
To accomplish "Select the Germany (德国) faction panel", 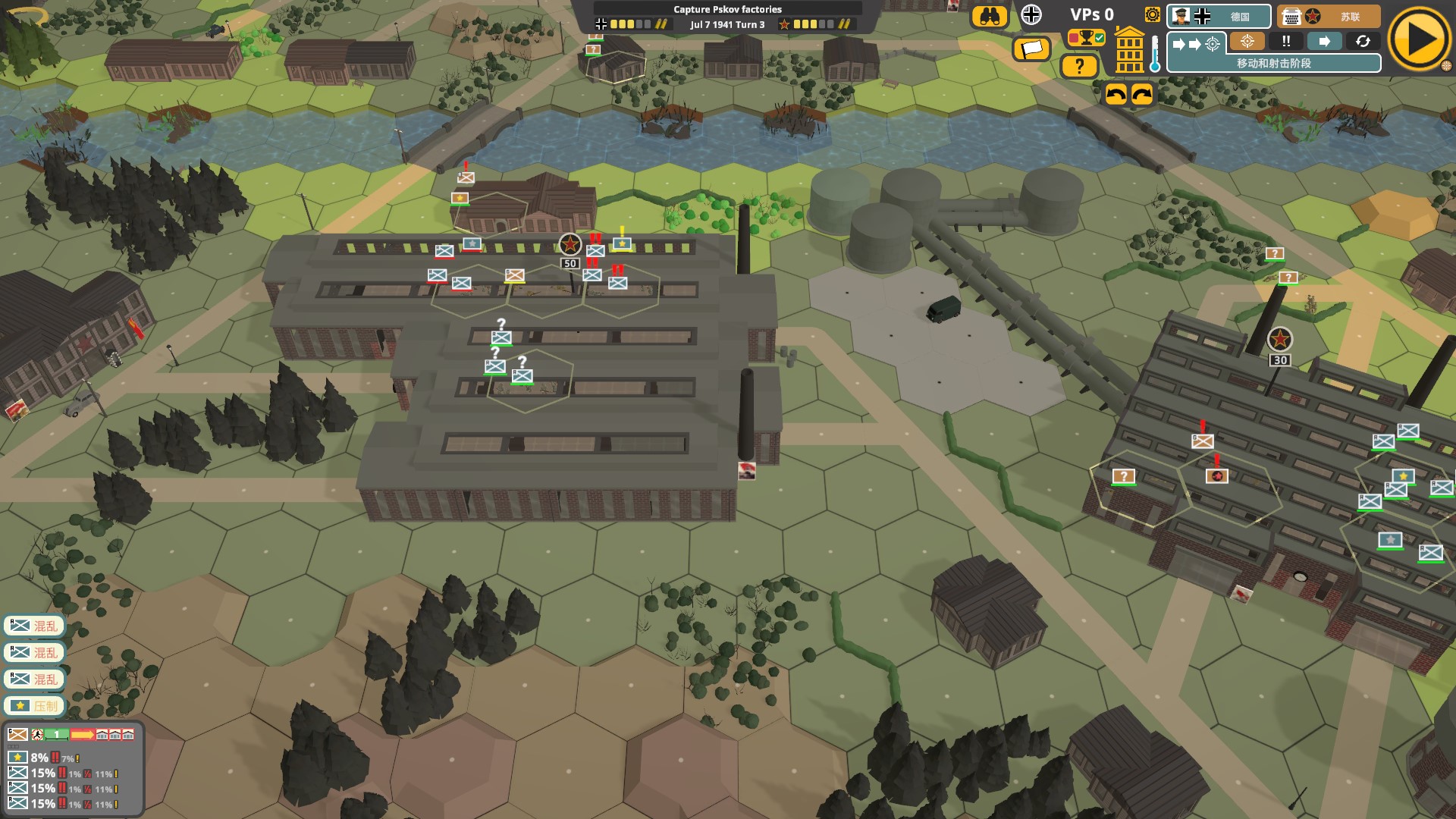I will tap(1219, 17).
